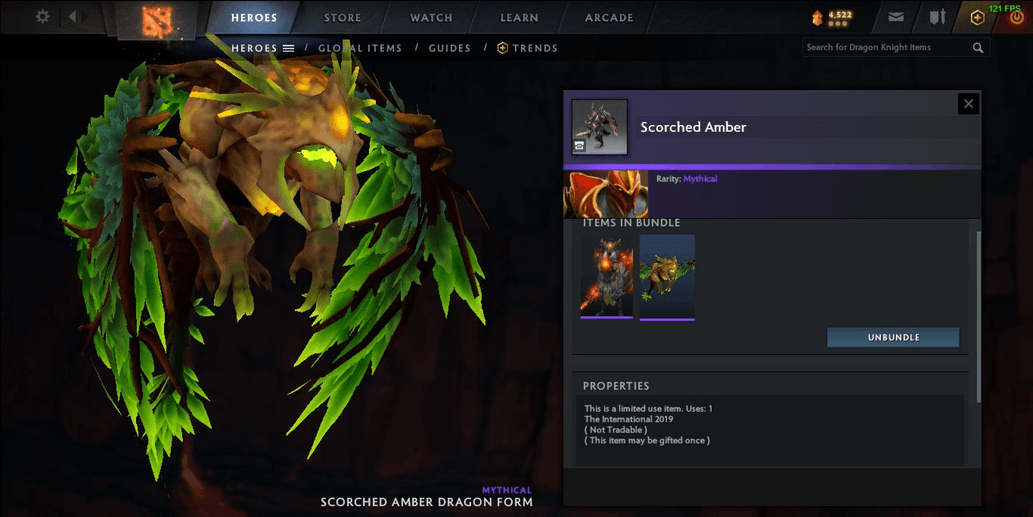Go to the Arcade tab

click(609, 18)
